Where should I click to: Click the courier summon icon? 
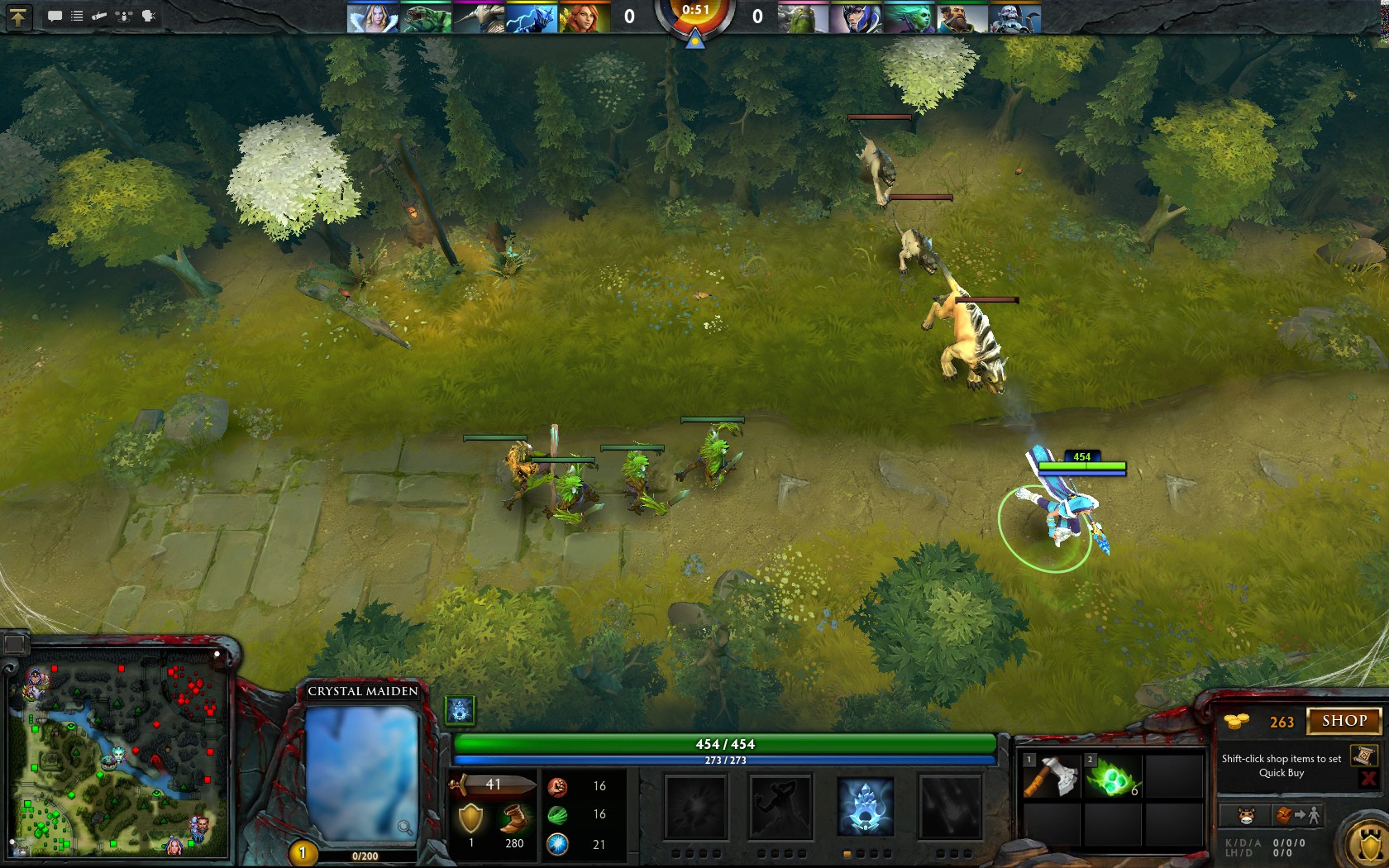1245,816
